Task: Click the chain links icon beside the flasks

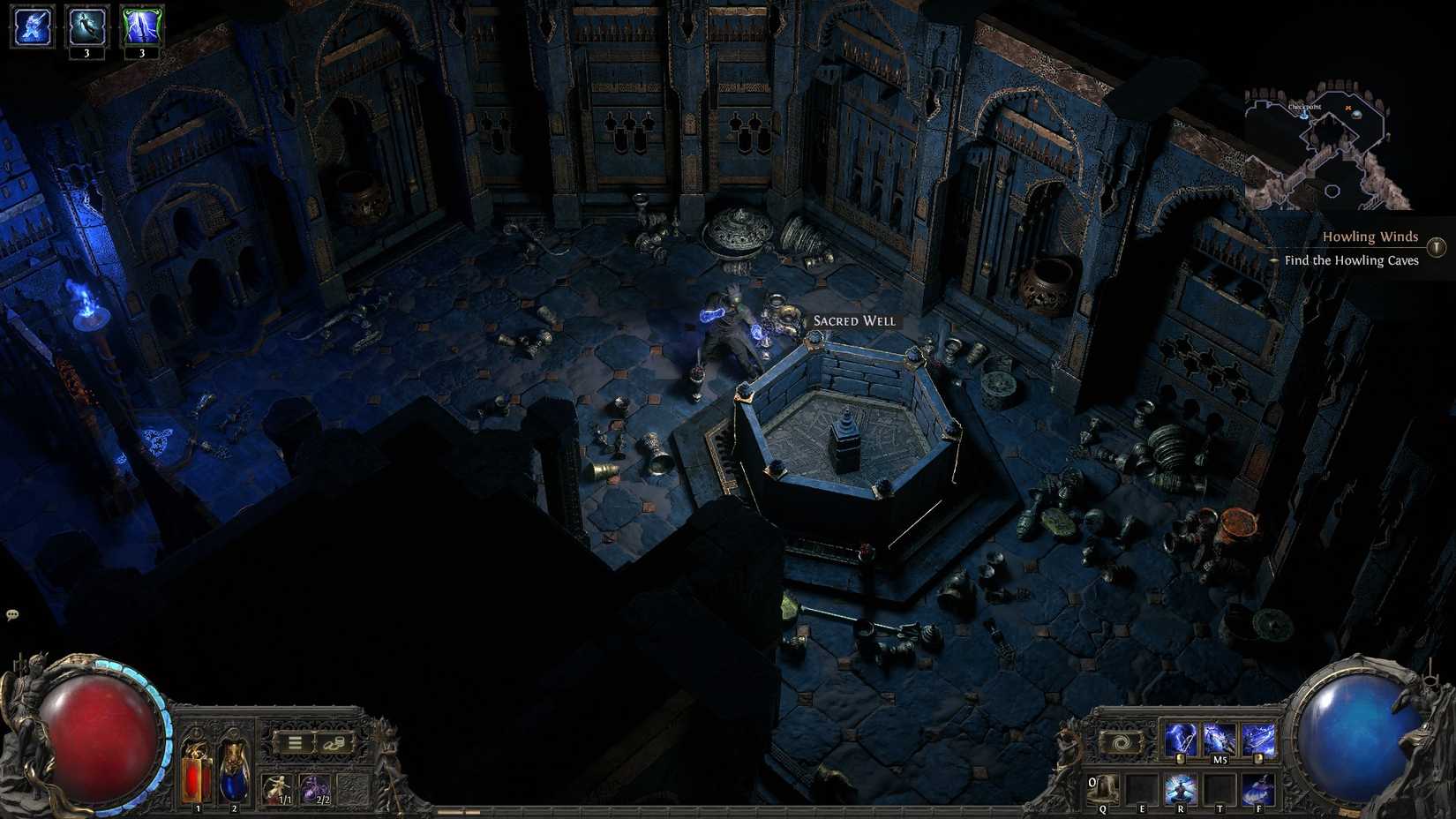Action: click(333, 743)
